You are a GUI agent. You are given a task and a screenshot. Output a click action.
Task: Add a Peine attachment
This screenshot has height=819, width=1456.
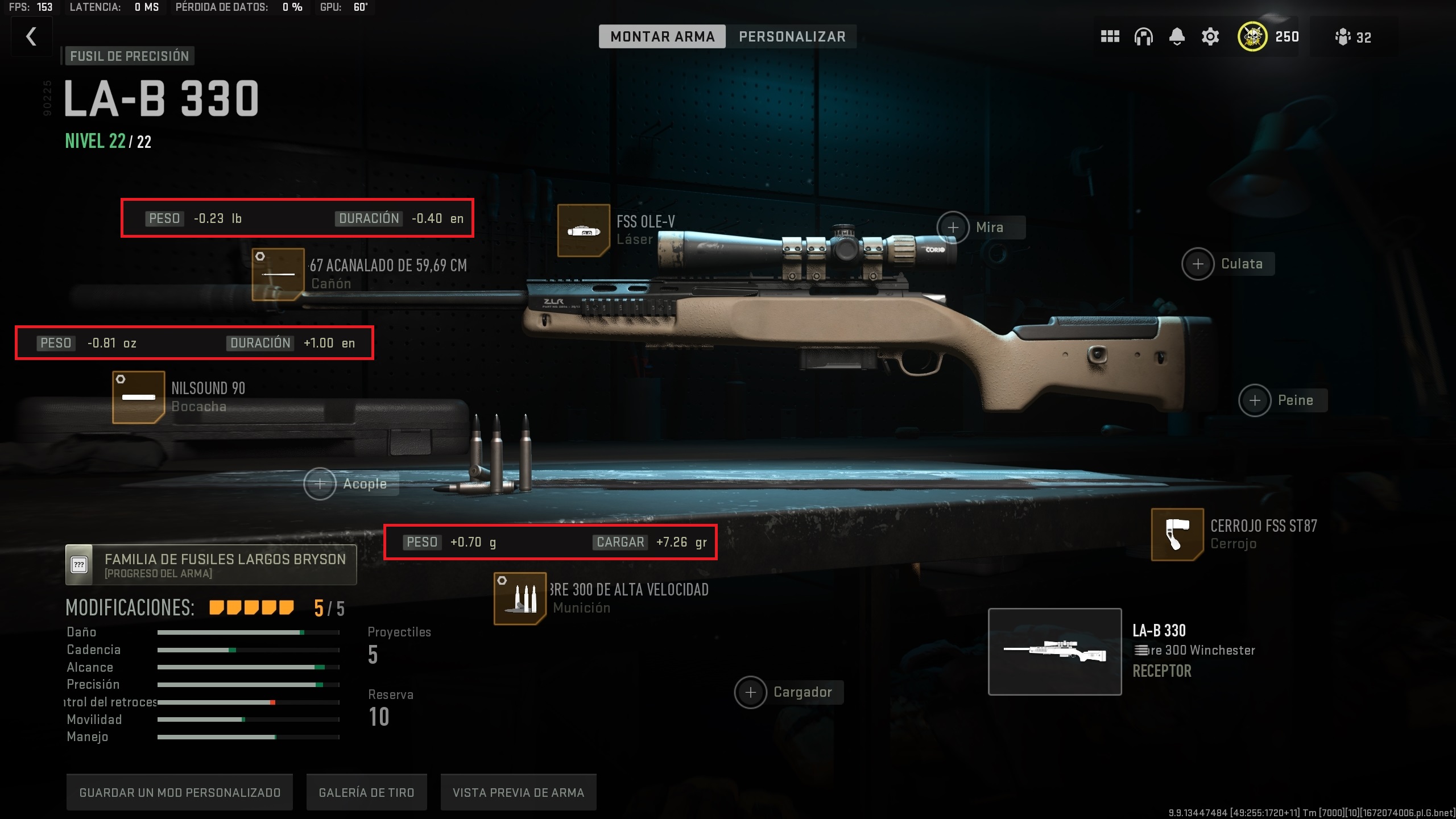[1255, 400]
